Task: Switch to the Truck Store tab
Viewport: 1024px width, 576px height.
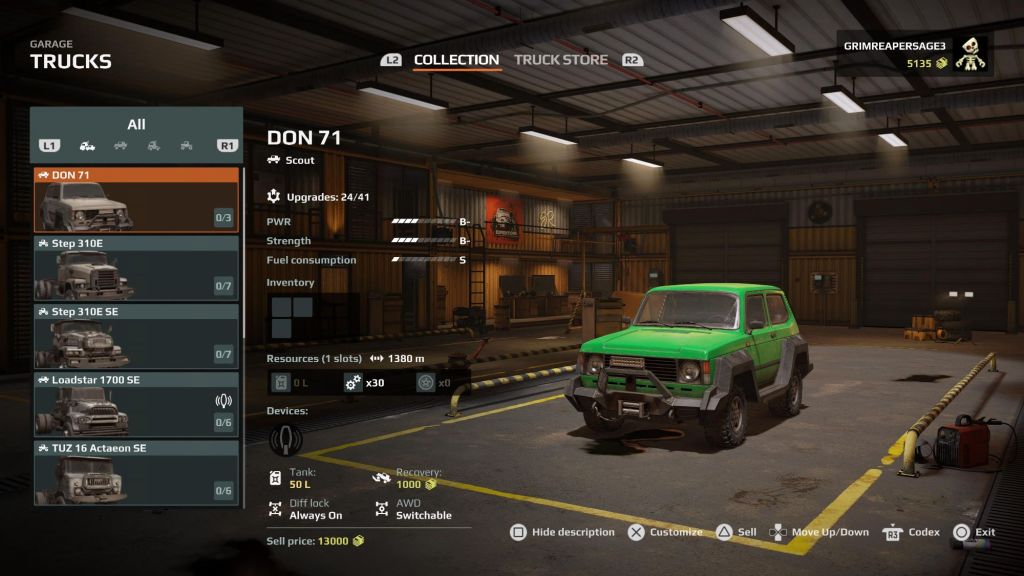Action: click(x=560, y=60)
